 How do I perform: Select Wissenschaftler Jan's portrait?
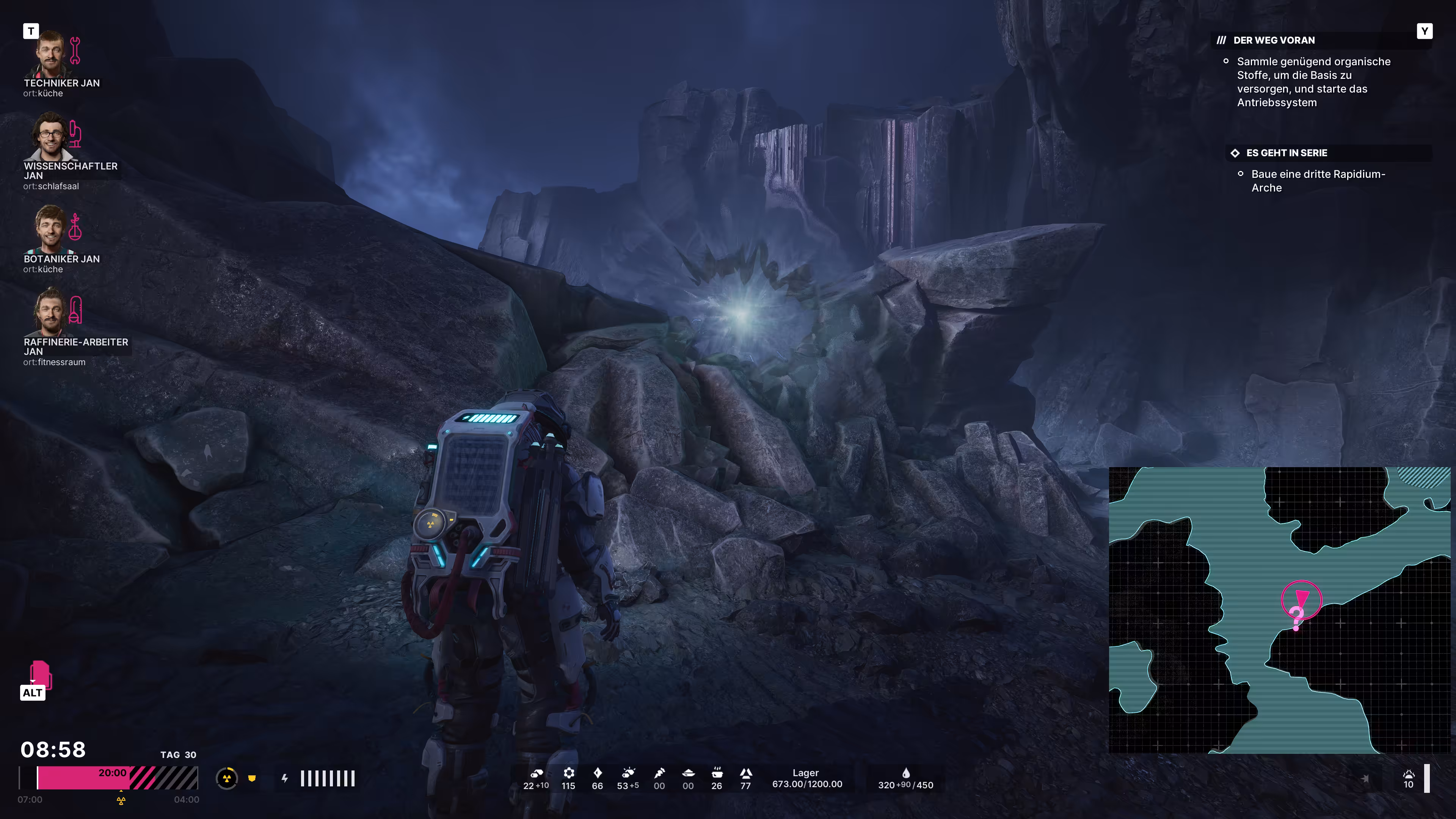click(x=50, y=137)
